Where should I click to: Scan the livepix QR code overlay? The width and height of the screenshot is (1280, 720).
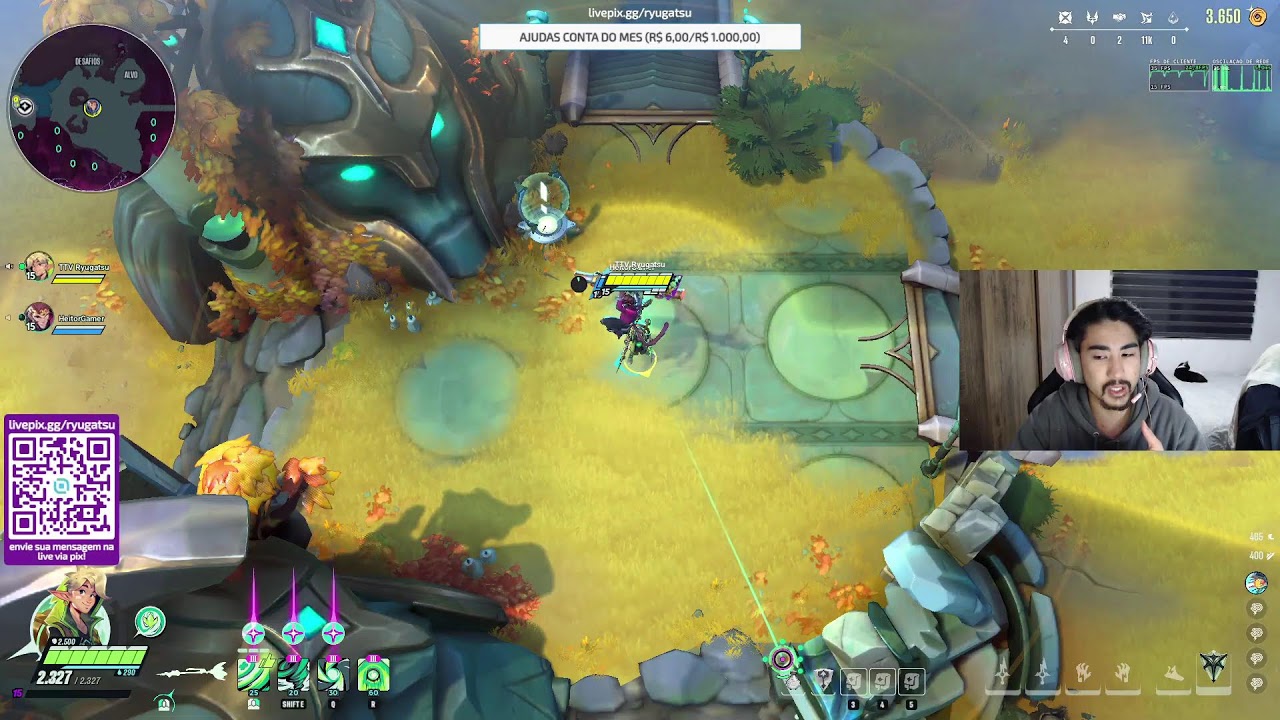(62, 485)
